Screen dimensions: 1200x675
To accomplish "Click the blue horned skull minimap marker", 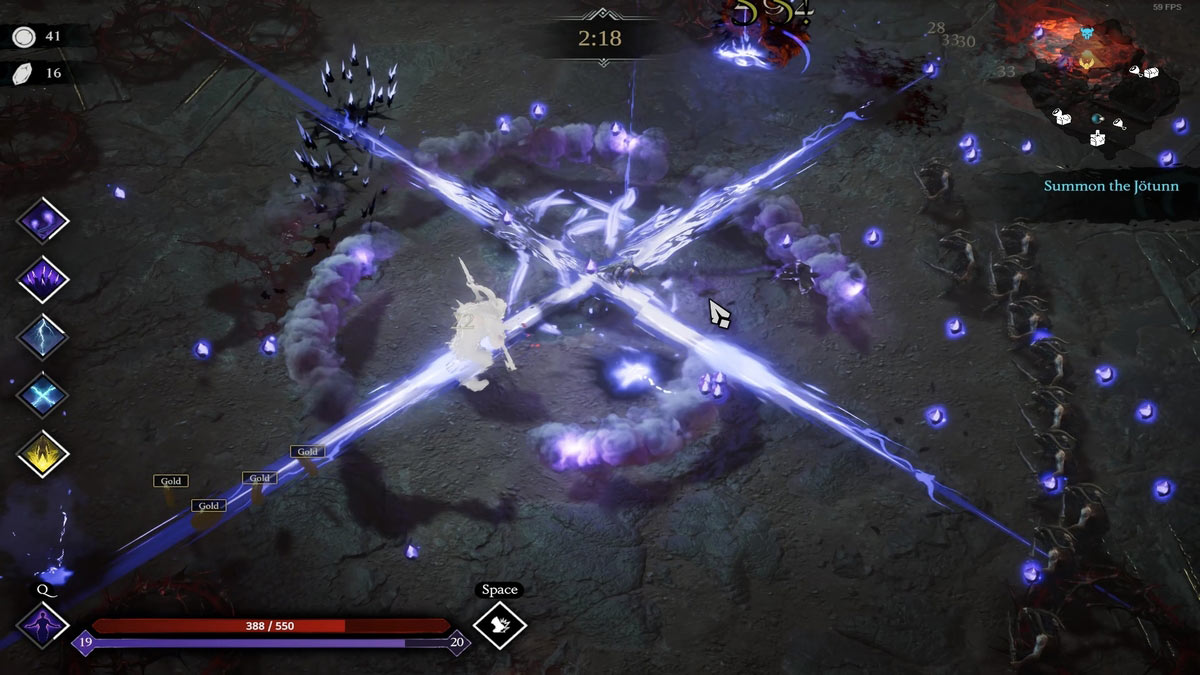I will pos(1087,35).
